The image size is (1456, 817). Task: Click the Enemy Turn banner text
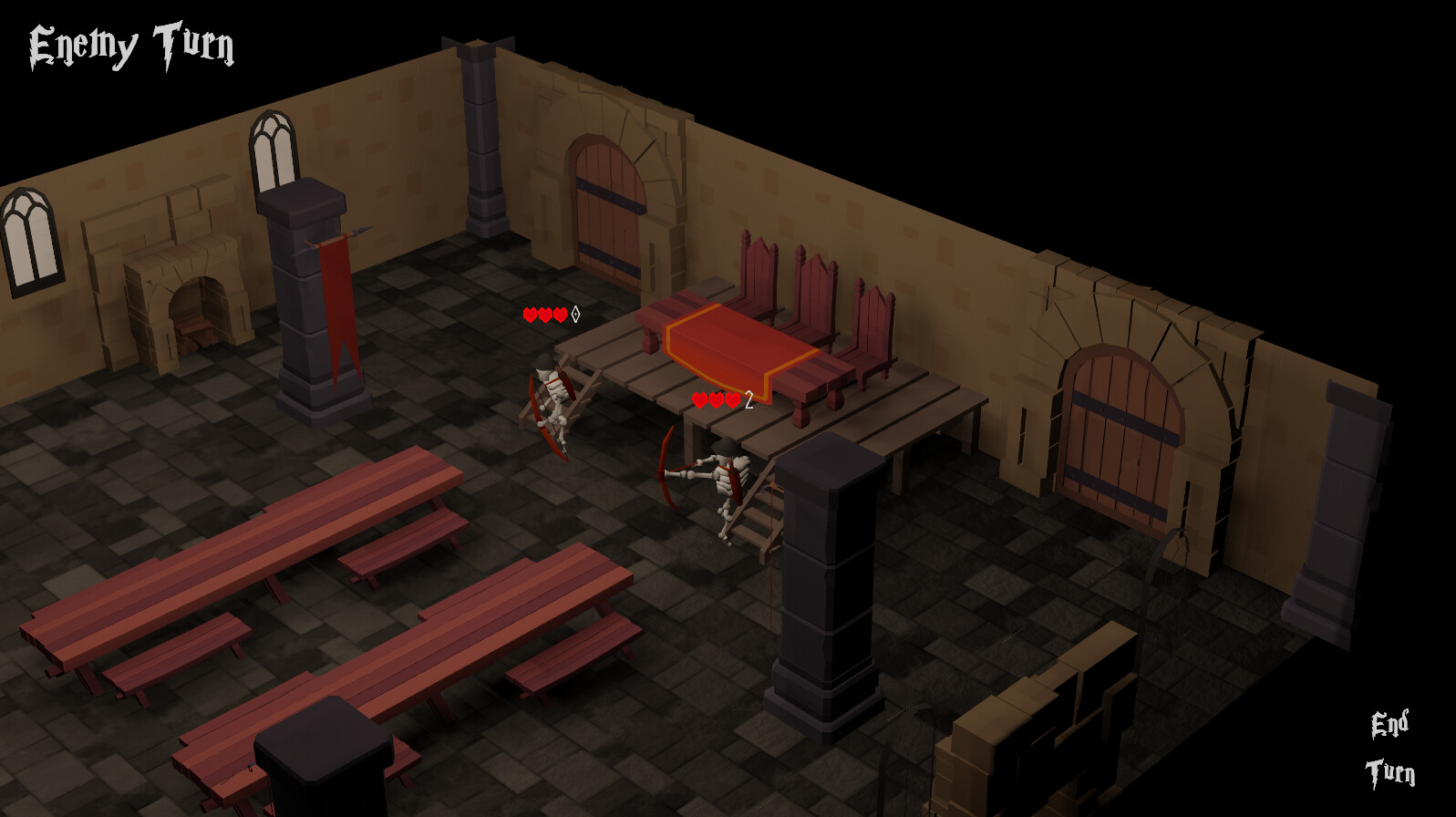click(x=132, y=41)
